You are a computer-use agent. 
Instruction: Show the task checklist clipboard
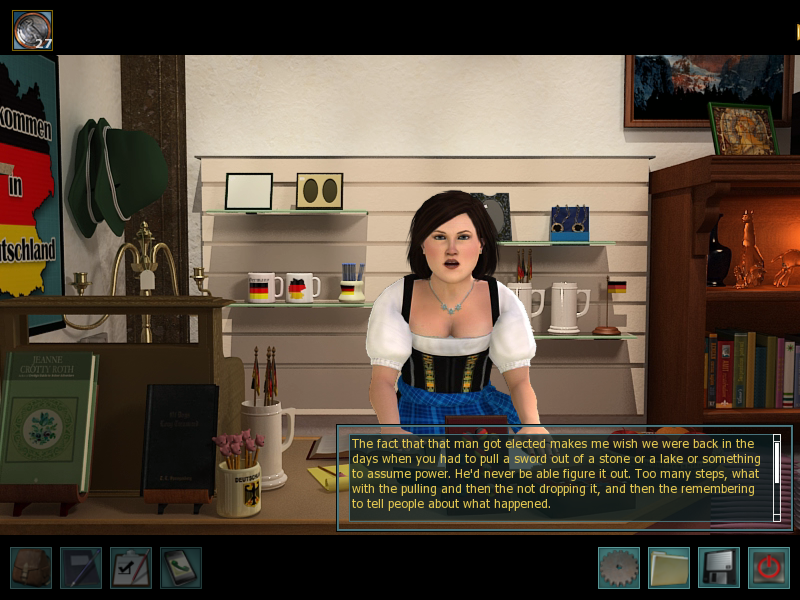[x=131, y=568]
